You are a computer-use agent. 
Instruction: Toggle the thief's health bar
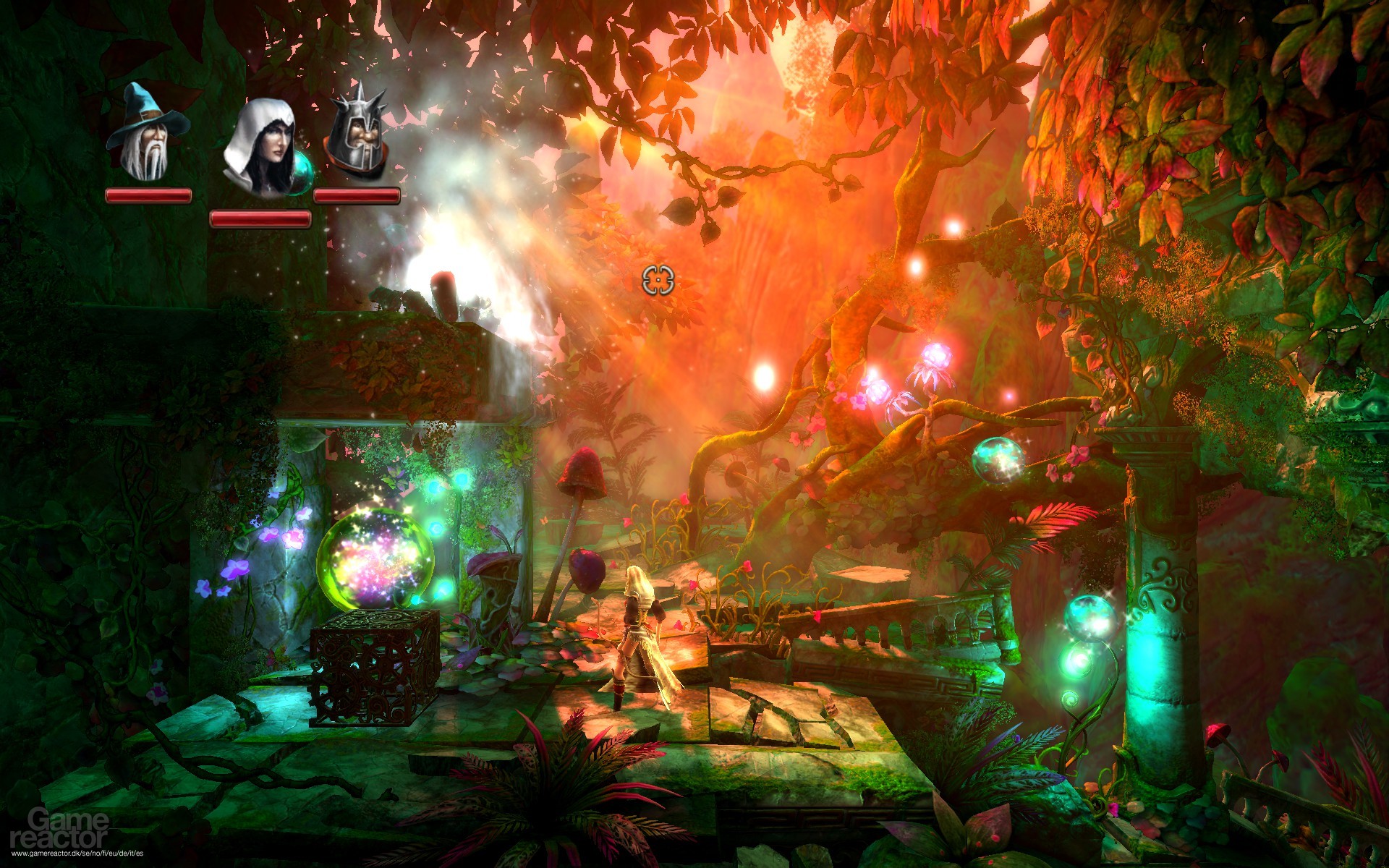point(260,218)
